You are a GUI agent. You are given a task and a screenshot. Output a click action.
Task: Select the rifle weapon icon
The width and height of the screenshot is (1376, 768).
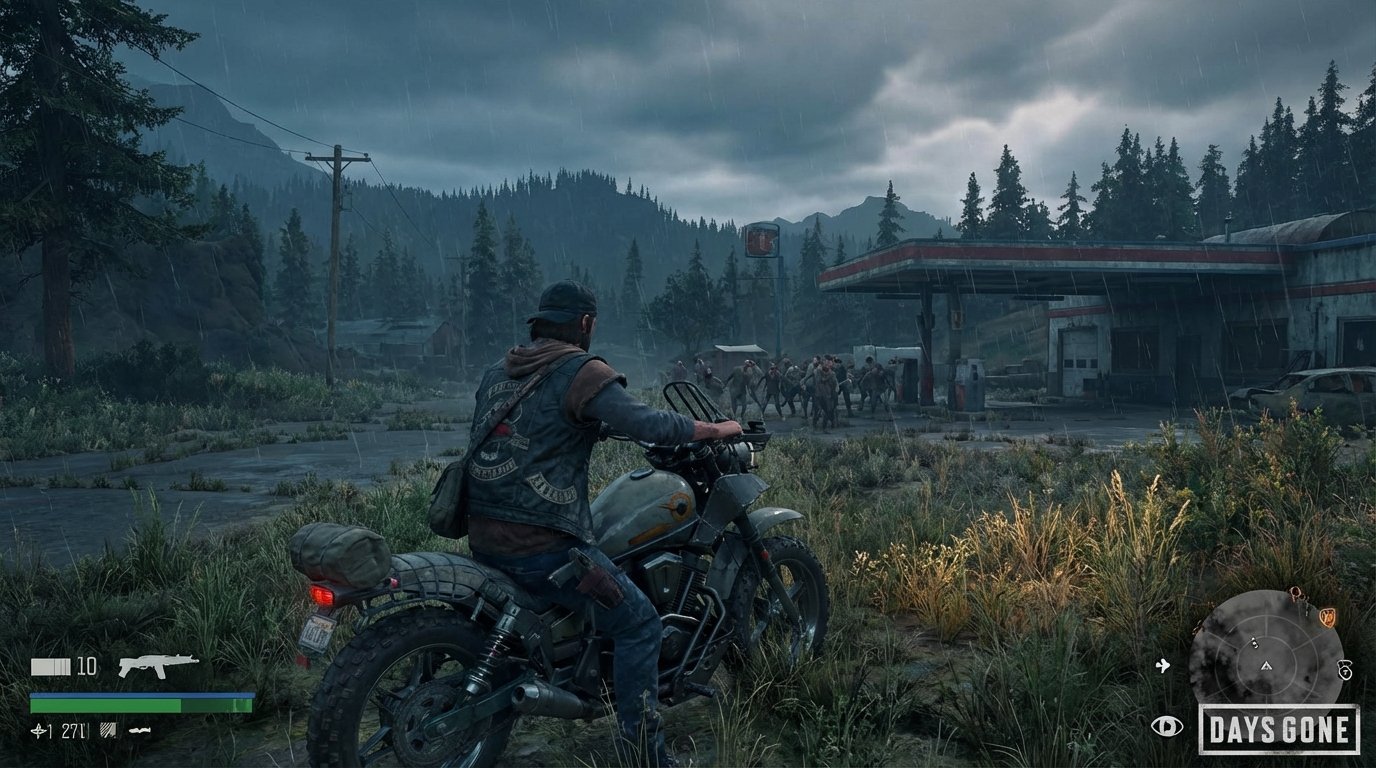coord(159,666)
